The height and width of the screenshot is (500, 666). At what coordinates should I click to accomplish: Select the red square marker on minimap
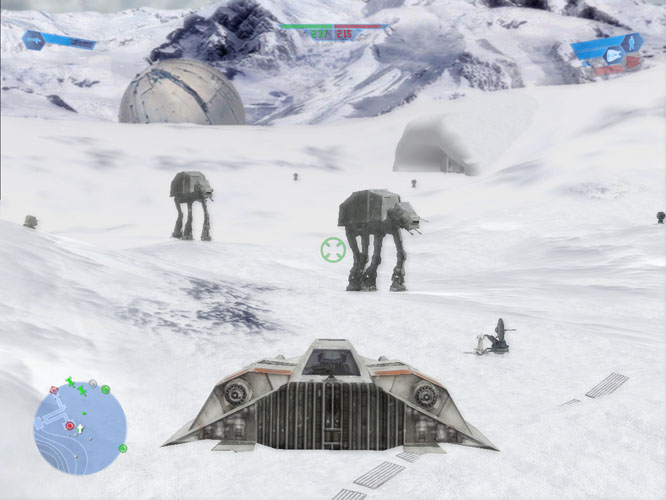click(53, 388)
